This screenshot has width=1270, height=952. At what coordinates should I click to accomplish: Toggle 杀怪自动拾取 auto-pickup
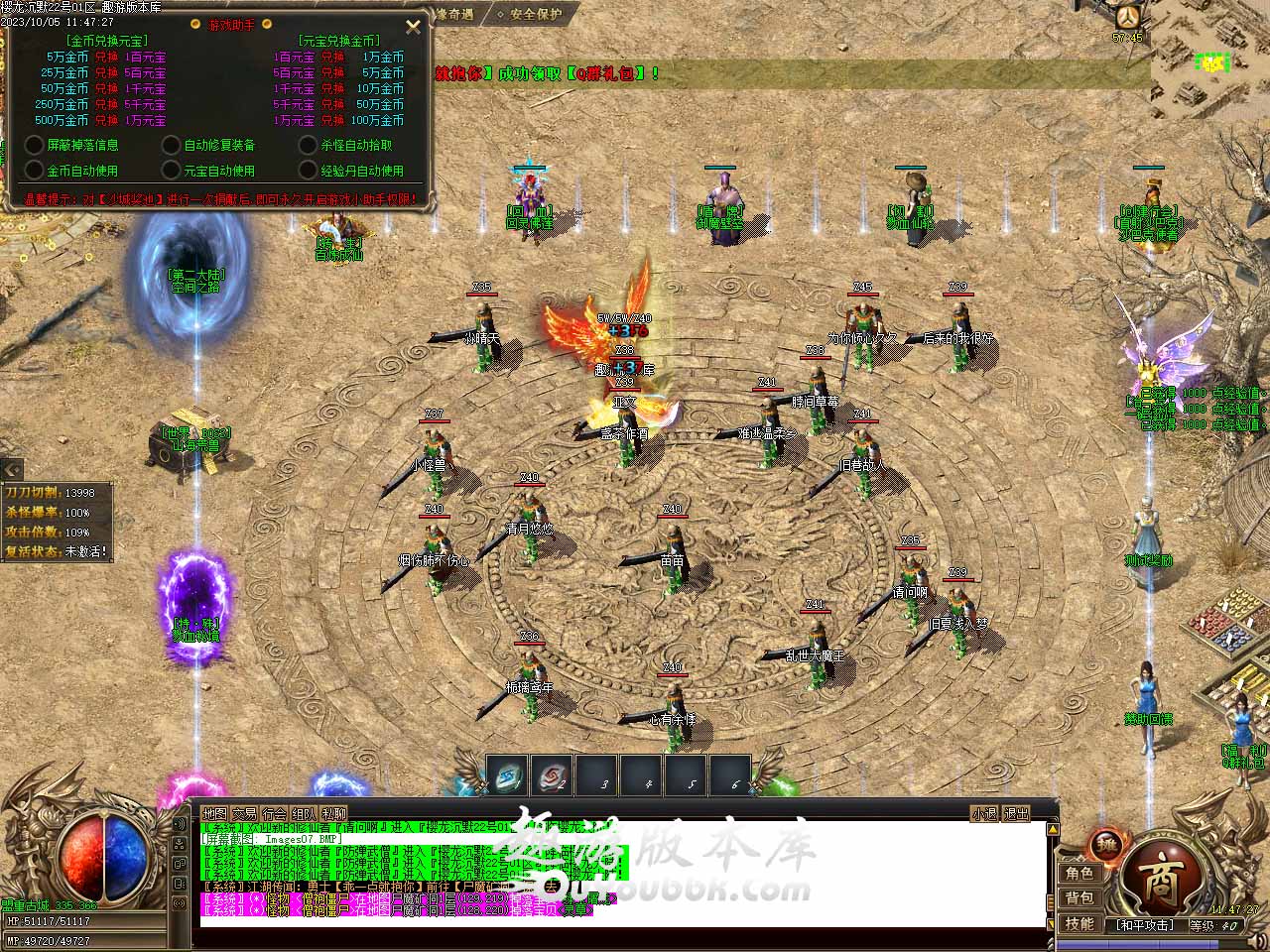pyautogui.click(x=309, y=145)
